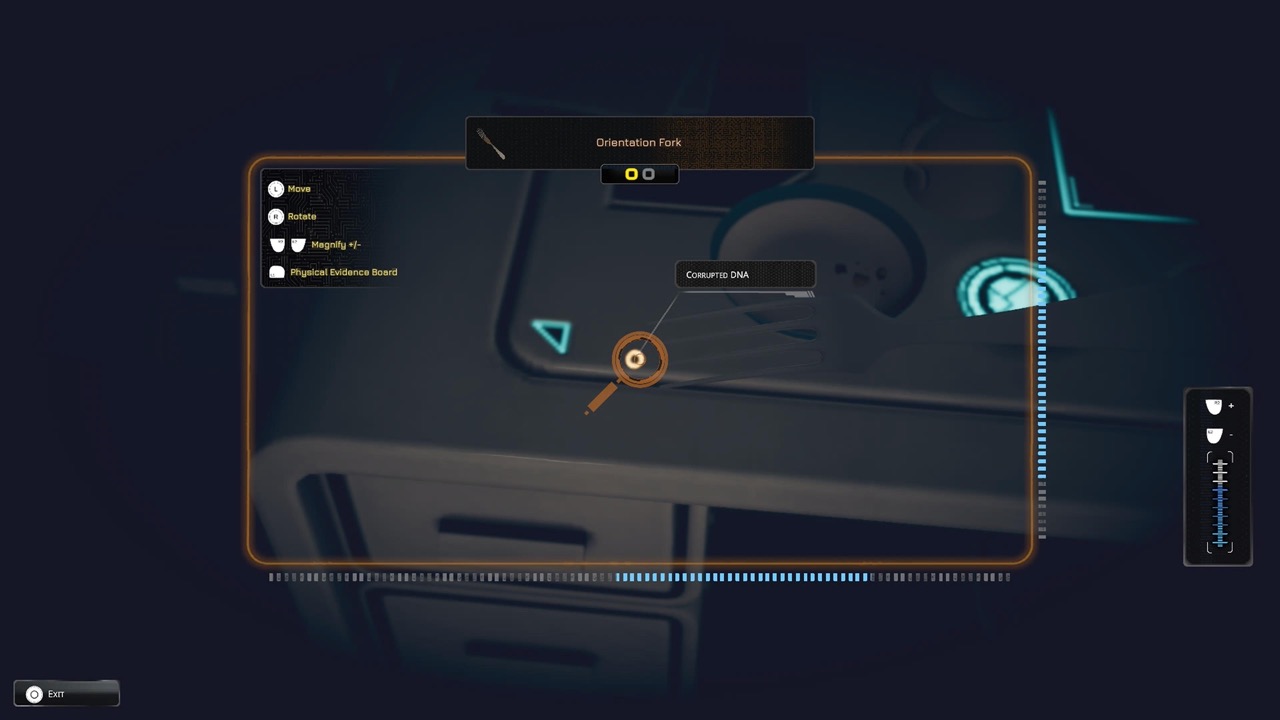Select the Move left-stick control icon
The image size is (1280, 720).
pos(276,188)
